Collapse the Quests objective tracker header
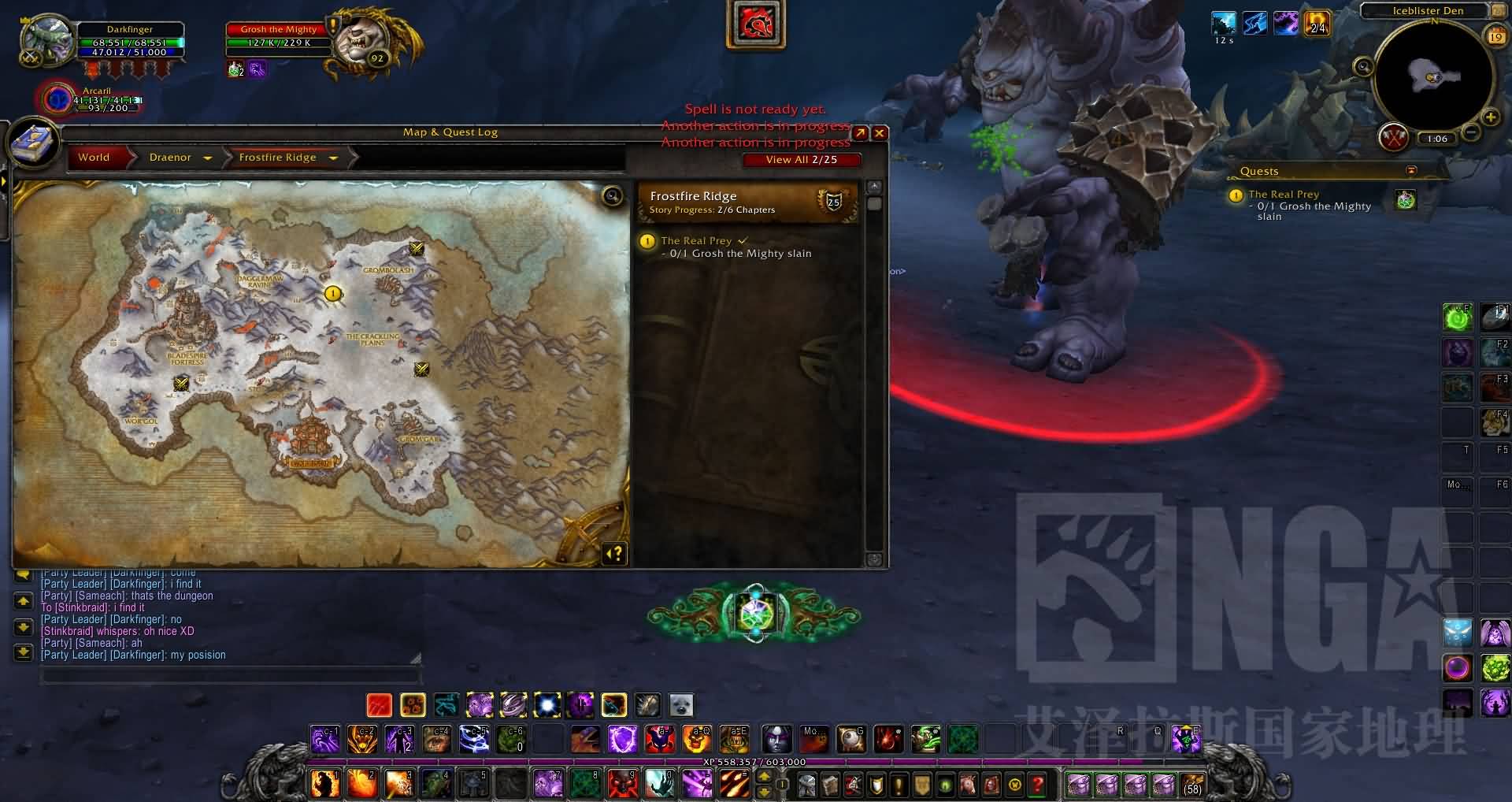This screenshot has width=1512, height=802. (x=1411, y=171)
